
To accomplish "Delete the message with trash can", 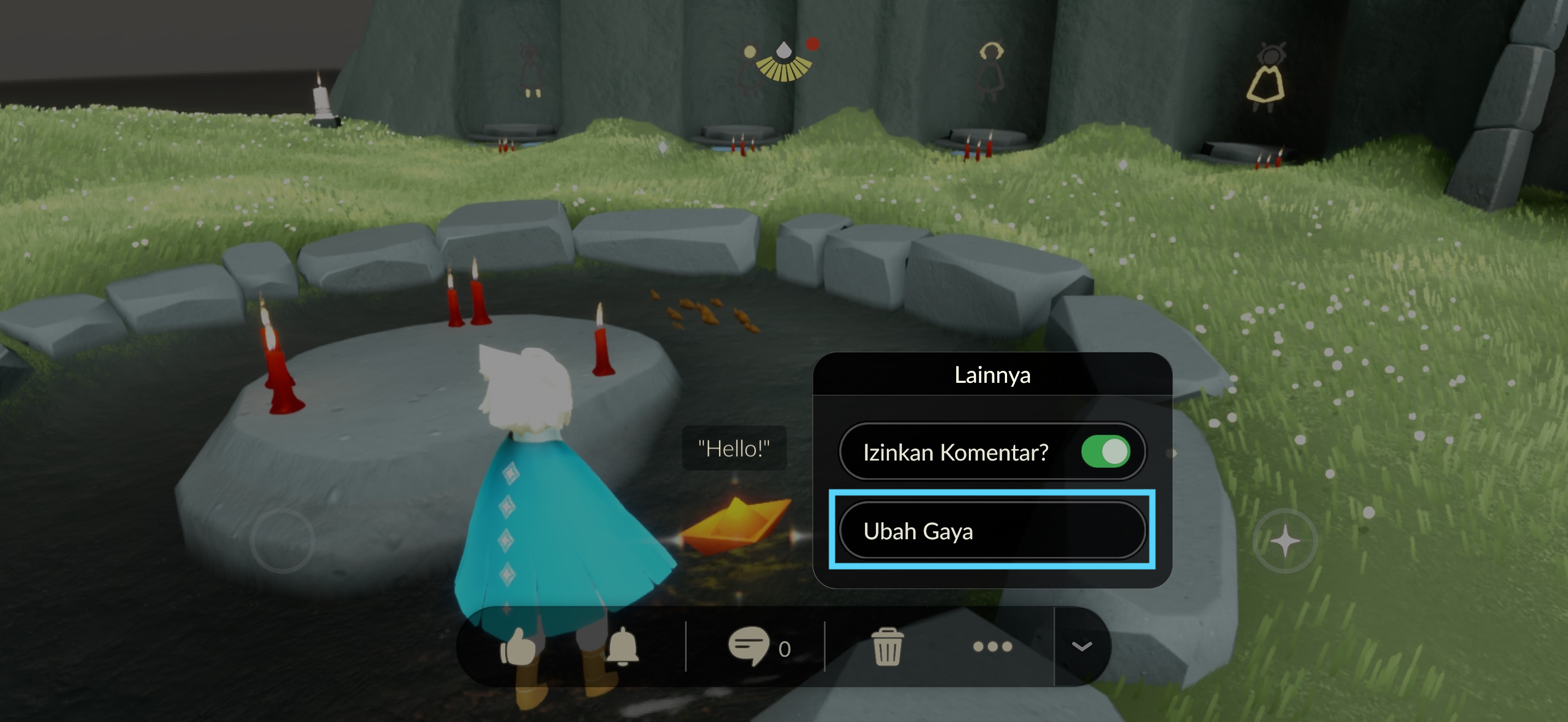I will pyautogui.click(x=887, y=647).
